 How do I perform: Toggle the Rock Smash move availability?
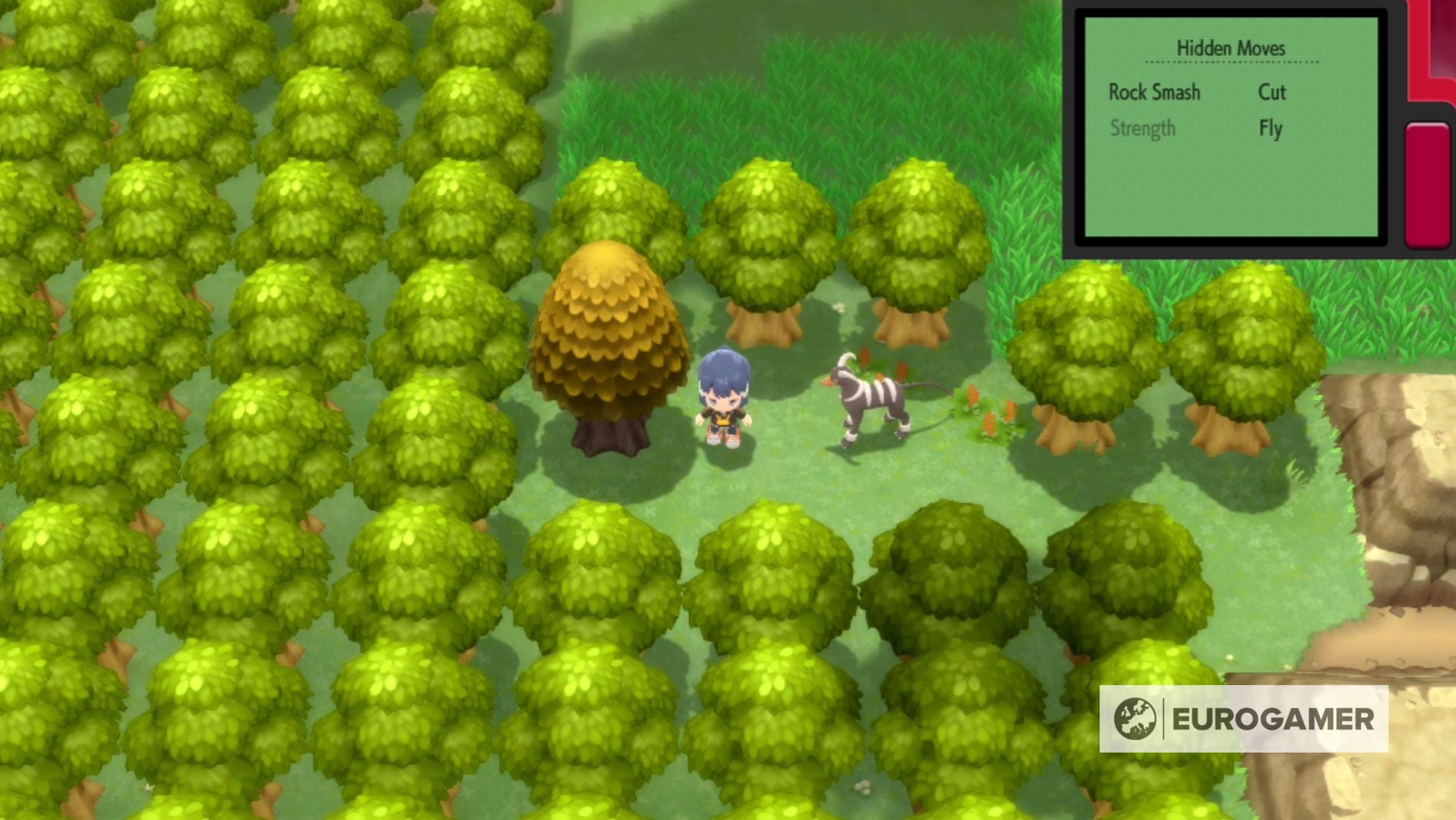pyautogui.click(x=1153, y=93)
